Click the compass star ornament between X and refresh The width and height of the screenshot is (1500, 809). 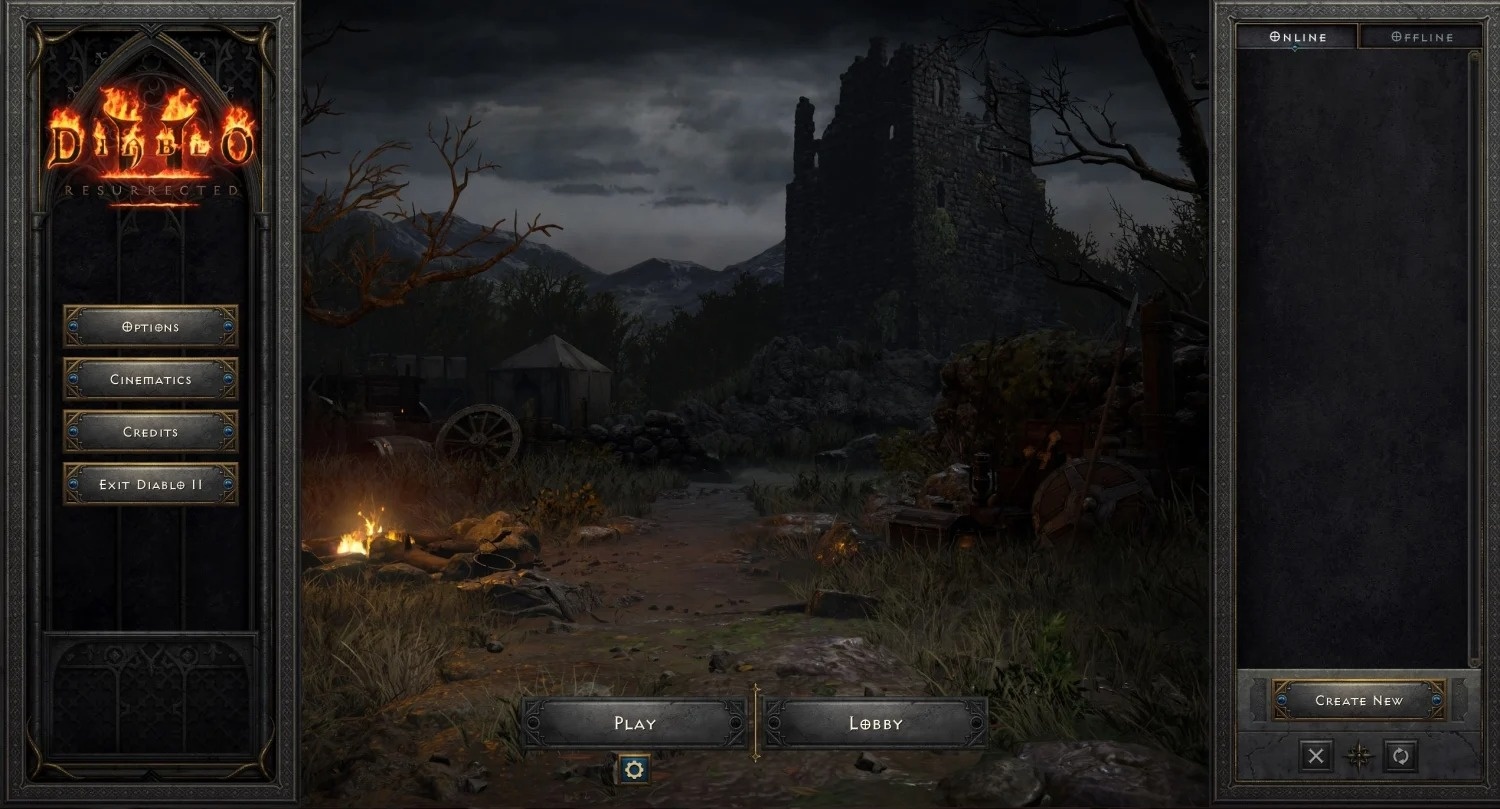click(1359, 756)
